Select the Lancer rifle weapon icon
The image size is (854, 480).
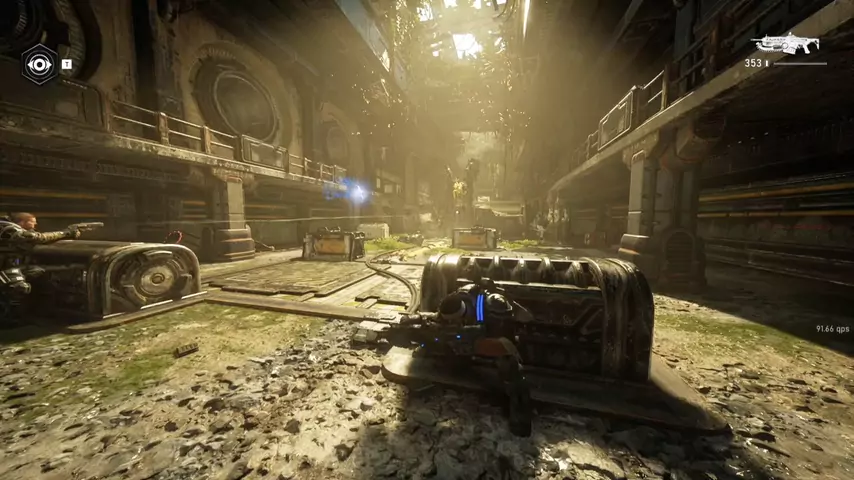pyautogui.click(x=786, y=44)
